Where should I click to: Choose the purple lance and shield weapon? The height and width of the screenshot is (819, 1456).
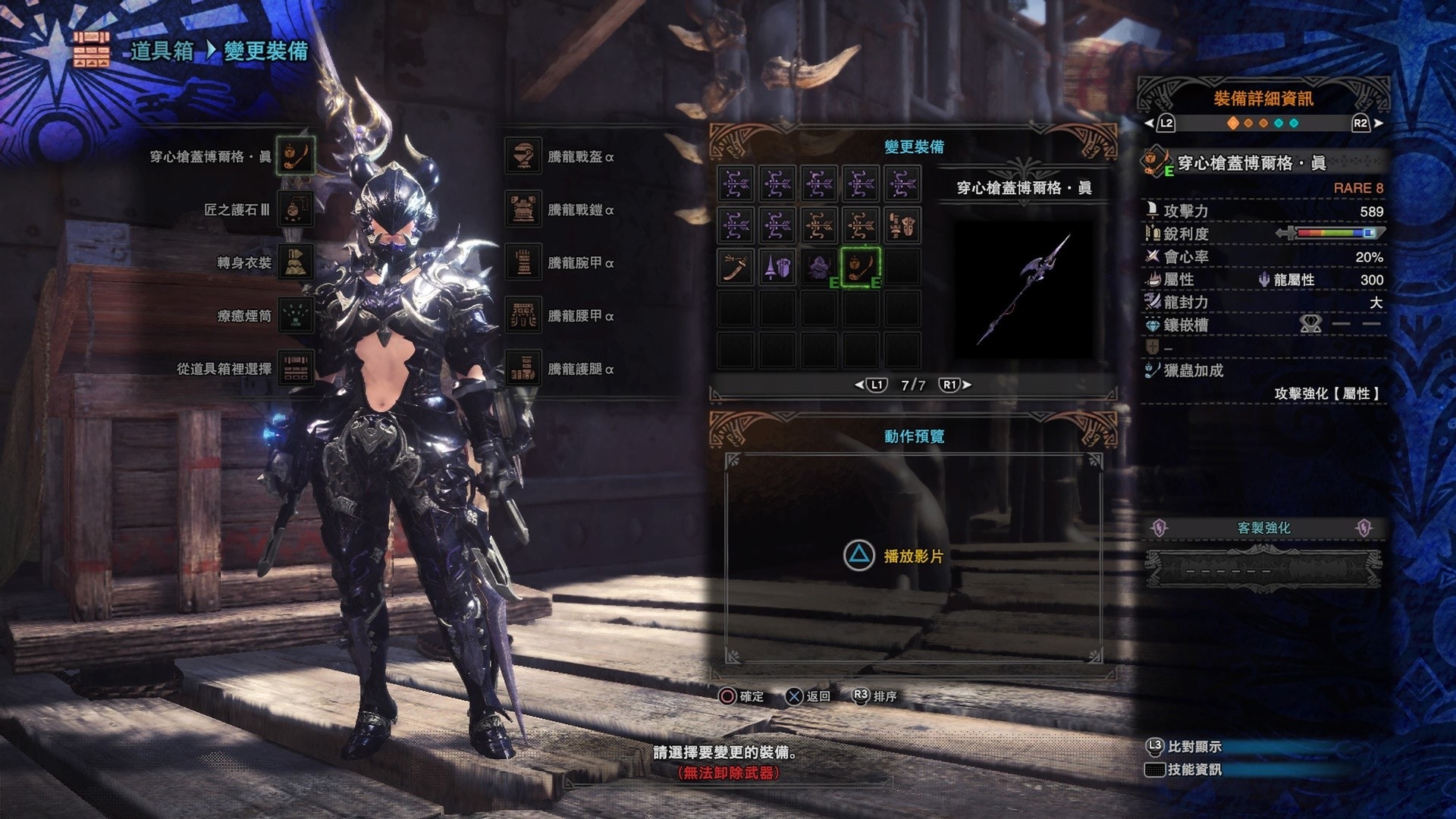pyautogui.click(x=777, y=267)
